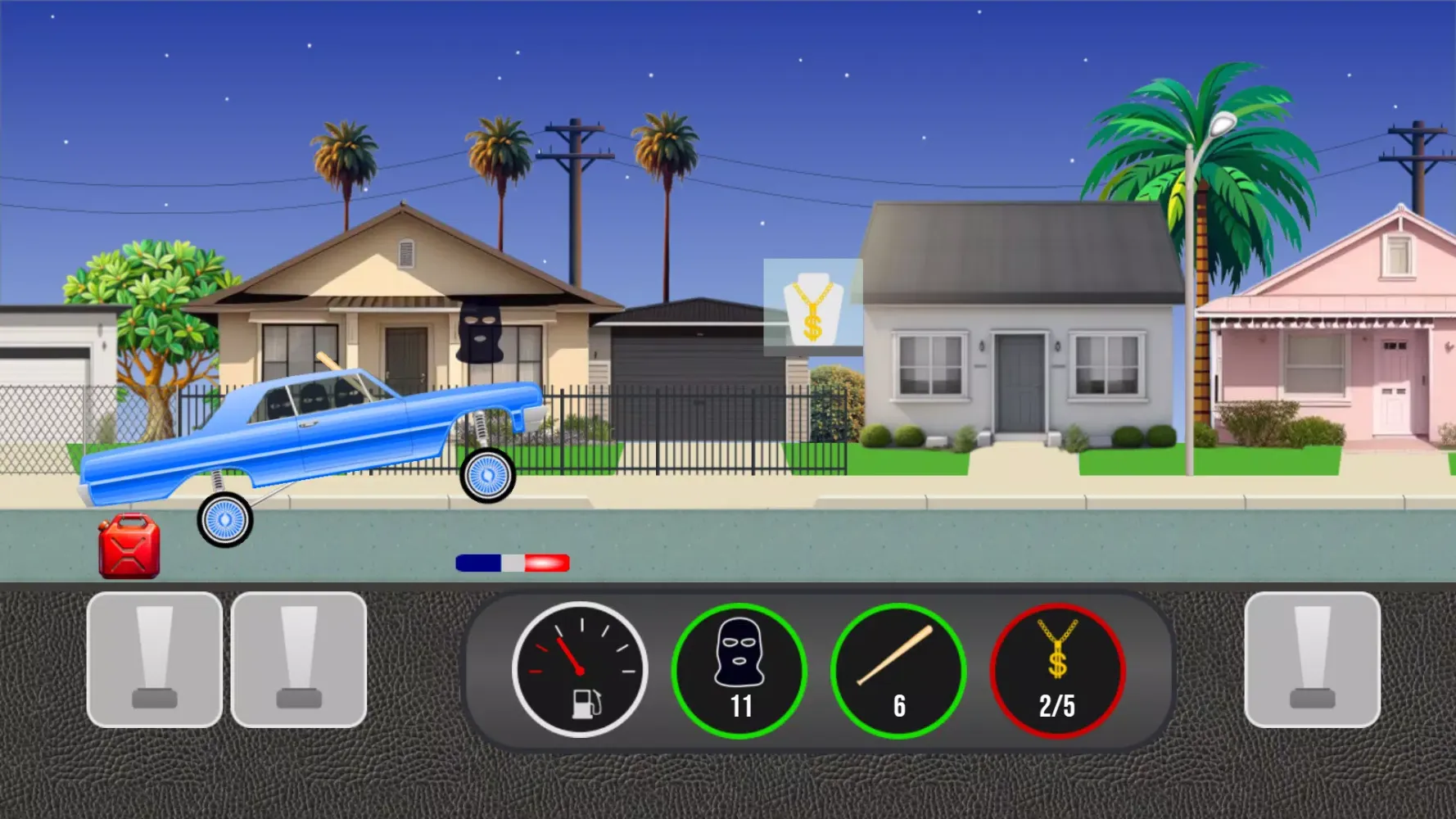Pull the leftmost hydraulic lever
Screen dimensions: 1456x819
pos(154,662)
